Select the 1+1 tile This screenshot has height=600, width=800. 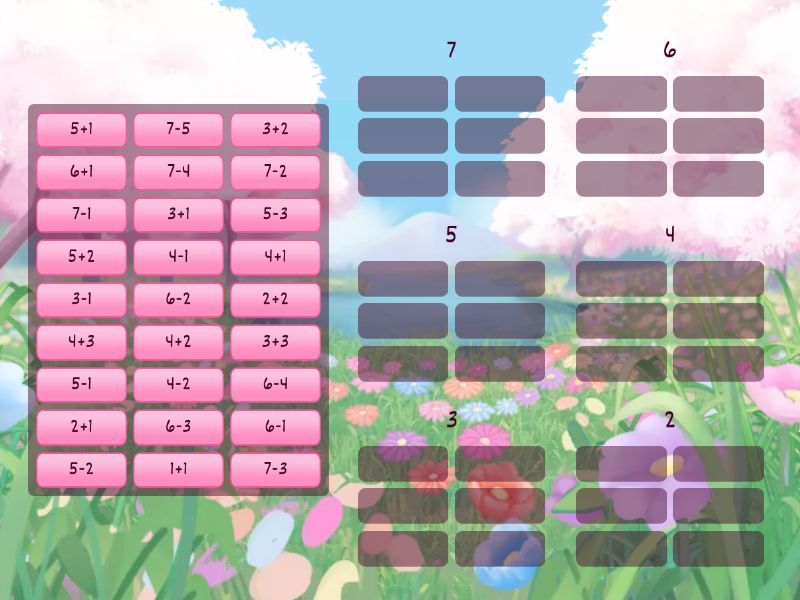(178, 469)
